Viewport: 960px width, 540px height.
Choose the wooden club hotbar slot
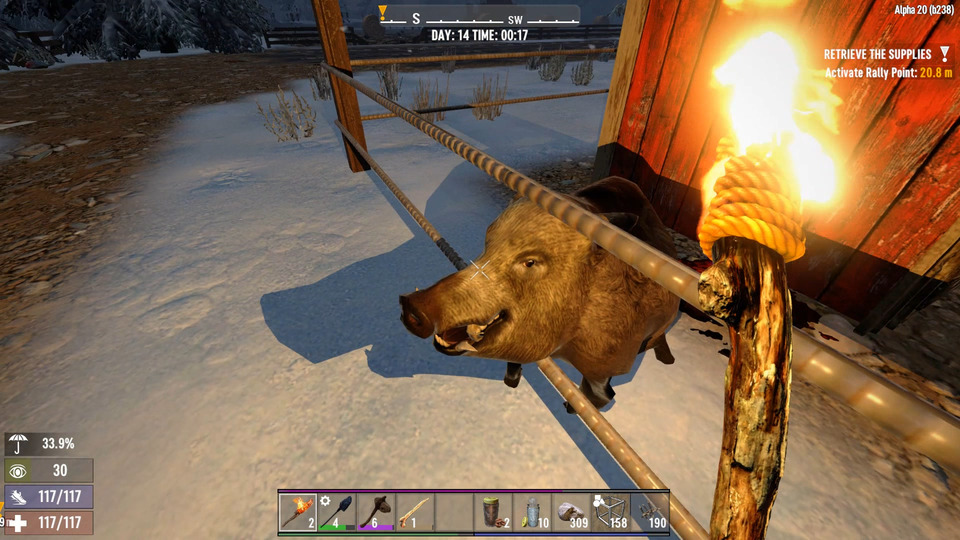pos(376,512)
